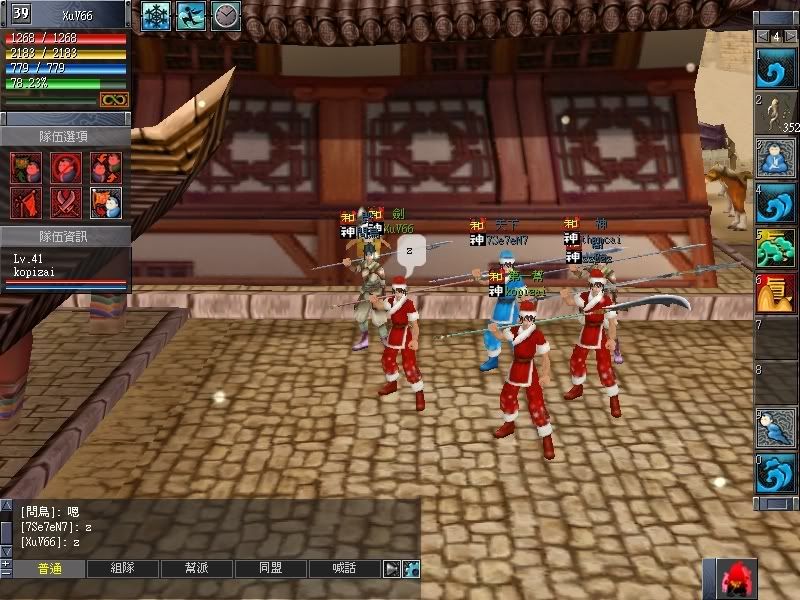Image resolution: width=800 pixels, height=600 pixels.
Task: Click the snowflake buff icon
Action: pos(157,16)
